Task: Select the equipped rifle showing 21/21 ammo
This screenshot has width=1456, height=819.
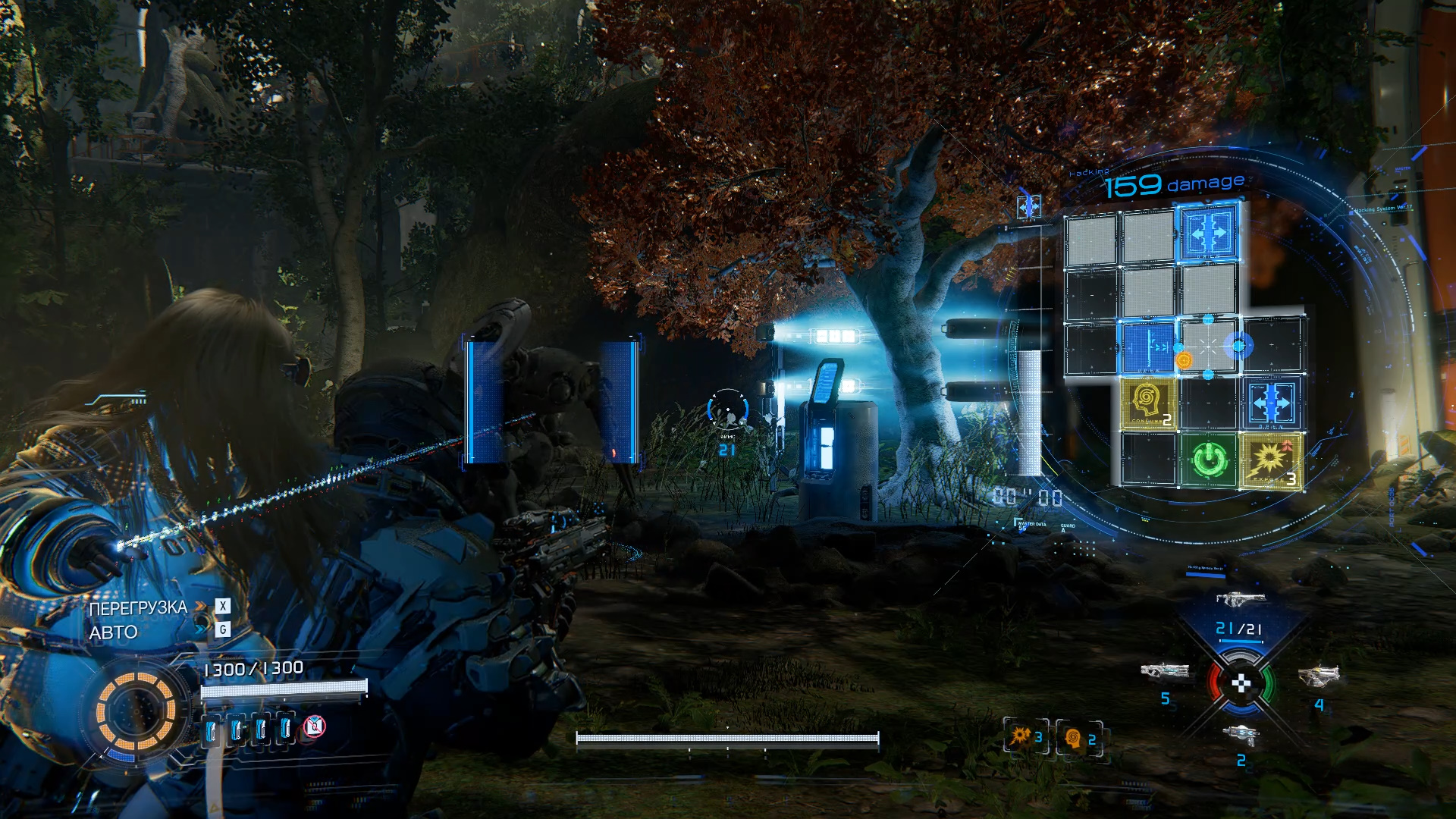Action: click(1241, 599)
